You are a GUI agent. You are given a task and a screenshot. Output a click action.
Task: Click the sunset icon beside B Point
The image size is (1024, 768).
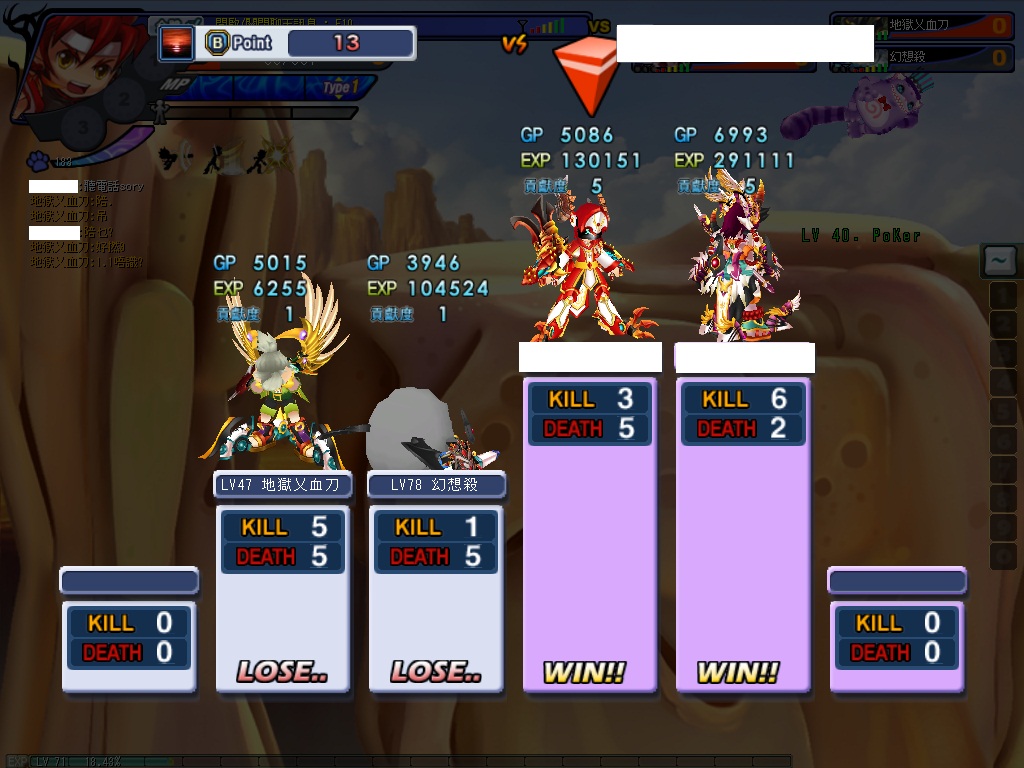pos(177,43)
